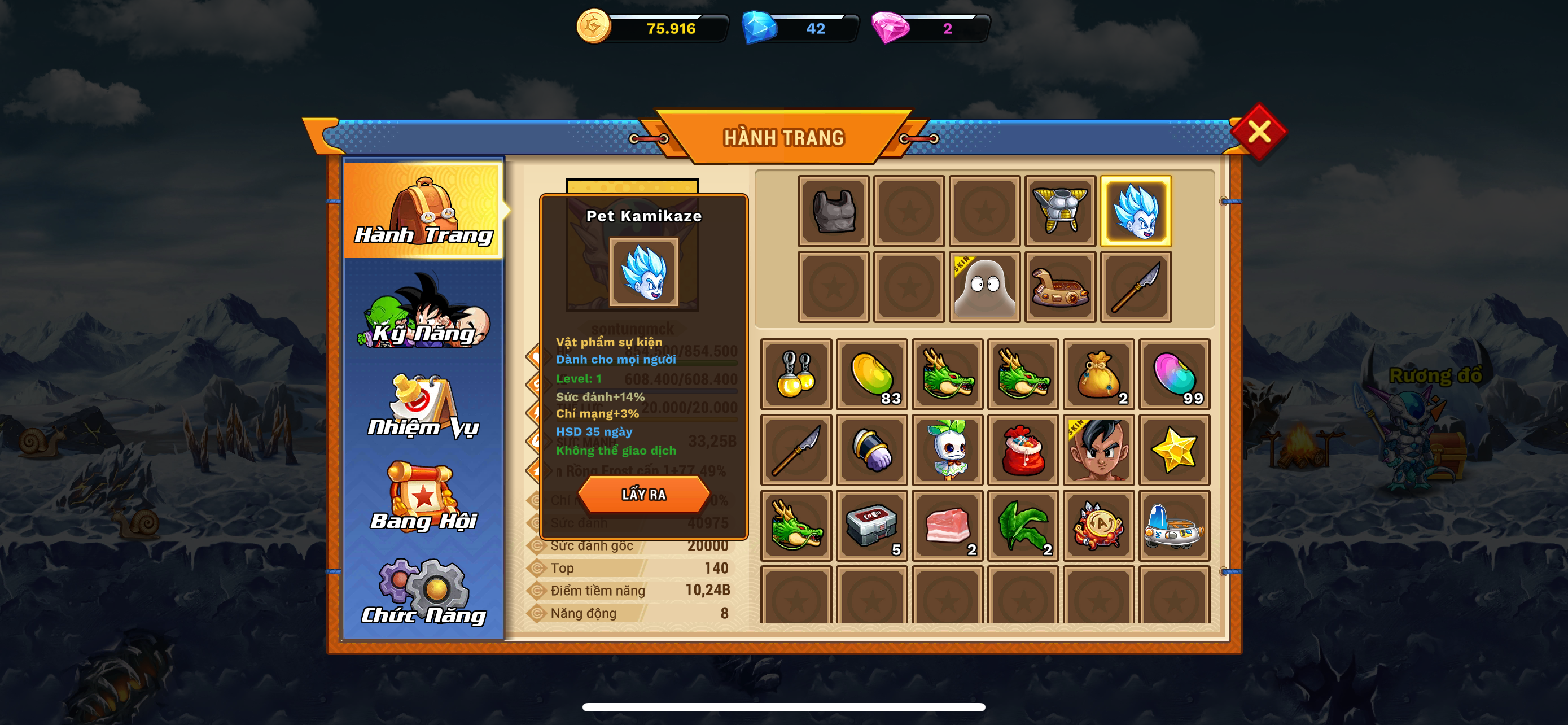Switch to the Kỹ Năng tab

pyautogui.click(x=424, y=313)
